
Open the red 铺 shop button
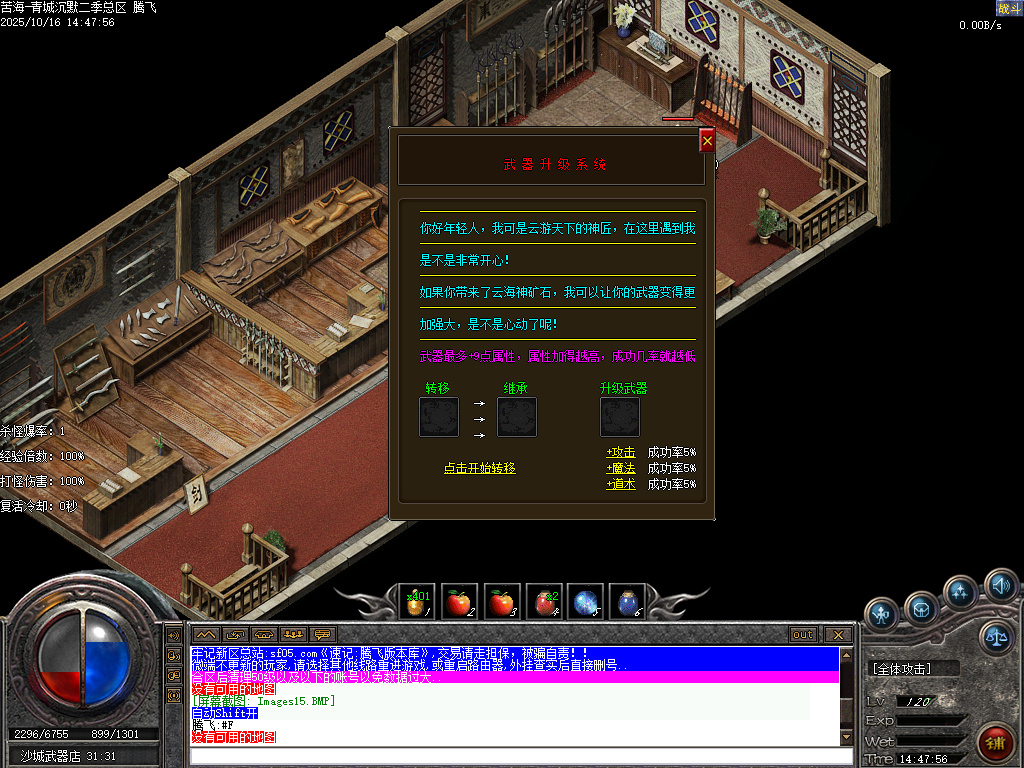(994, 742)
